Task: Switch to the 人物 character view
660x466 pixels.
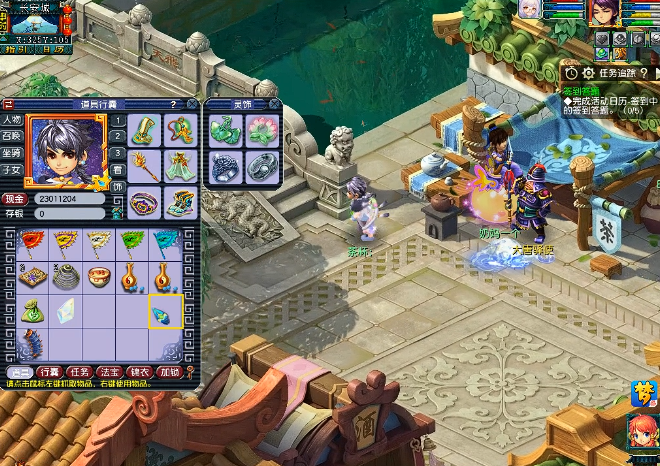Action: click(x=13, y=121)
